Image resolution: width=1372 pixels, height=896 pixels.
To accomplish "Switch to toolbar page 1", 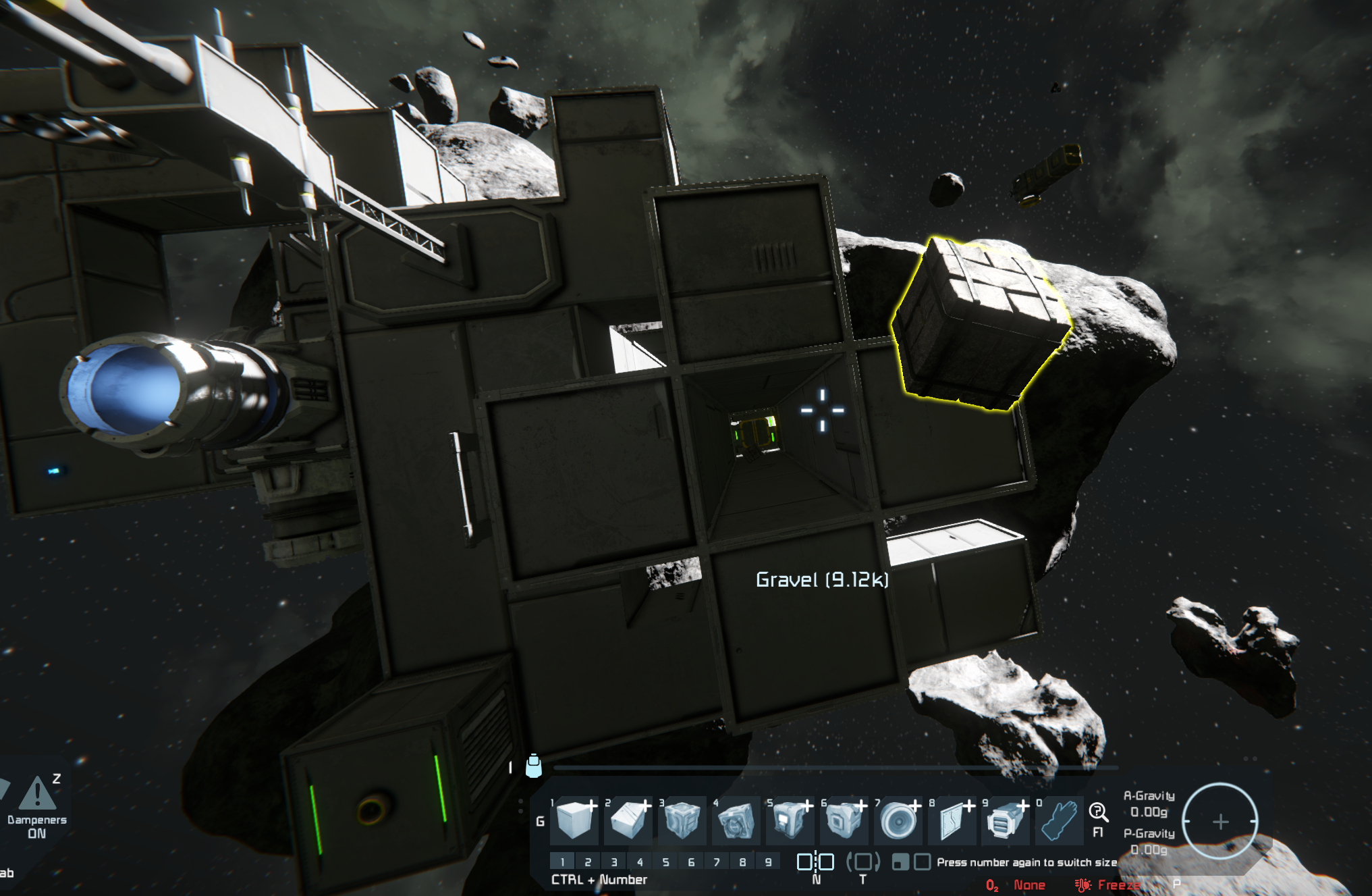I will [562, 862].
